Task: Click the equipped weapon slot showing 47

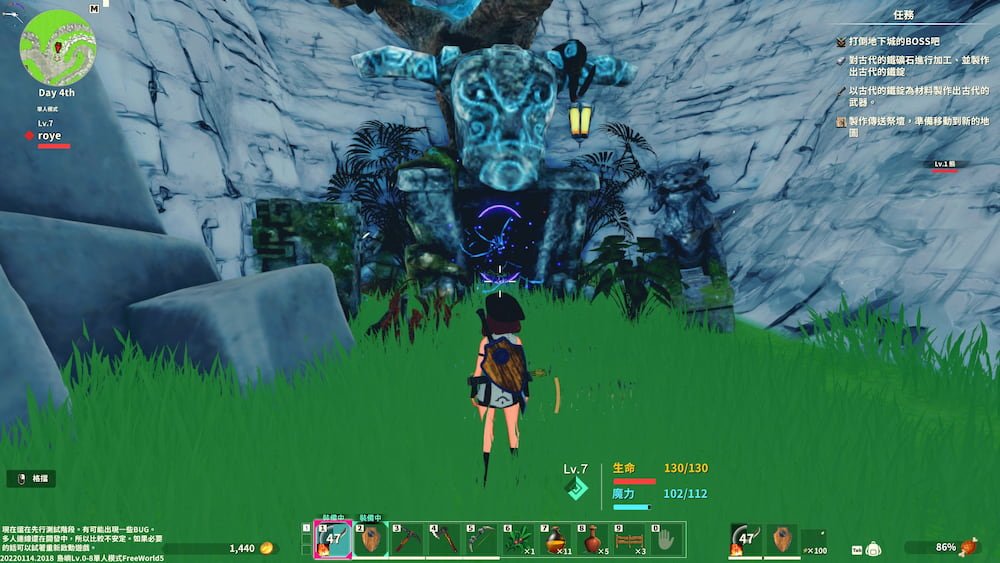Action: tap(746, 540)
